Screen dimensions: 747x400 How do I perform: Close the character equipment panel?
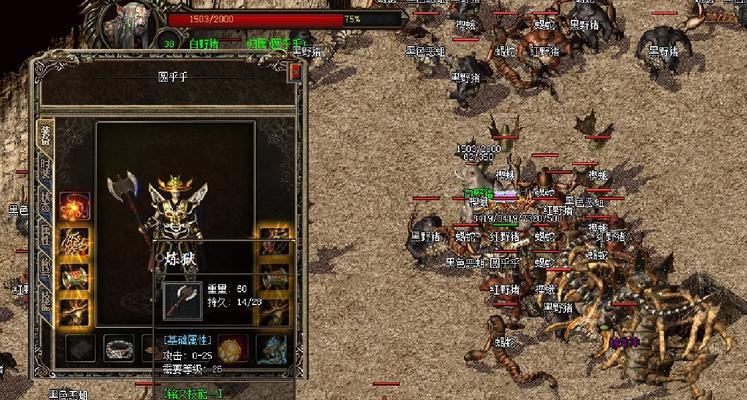coord(294,72)
